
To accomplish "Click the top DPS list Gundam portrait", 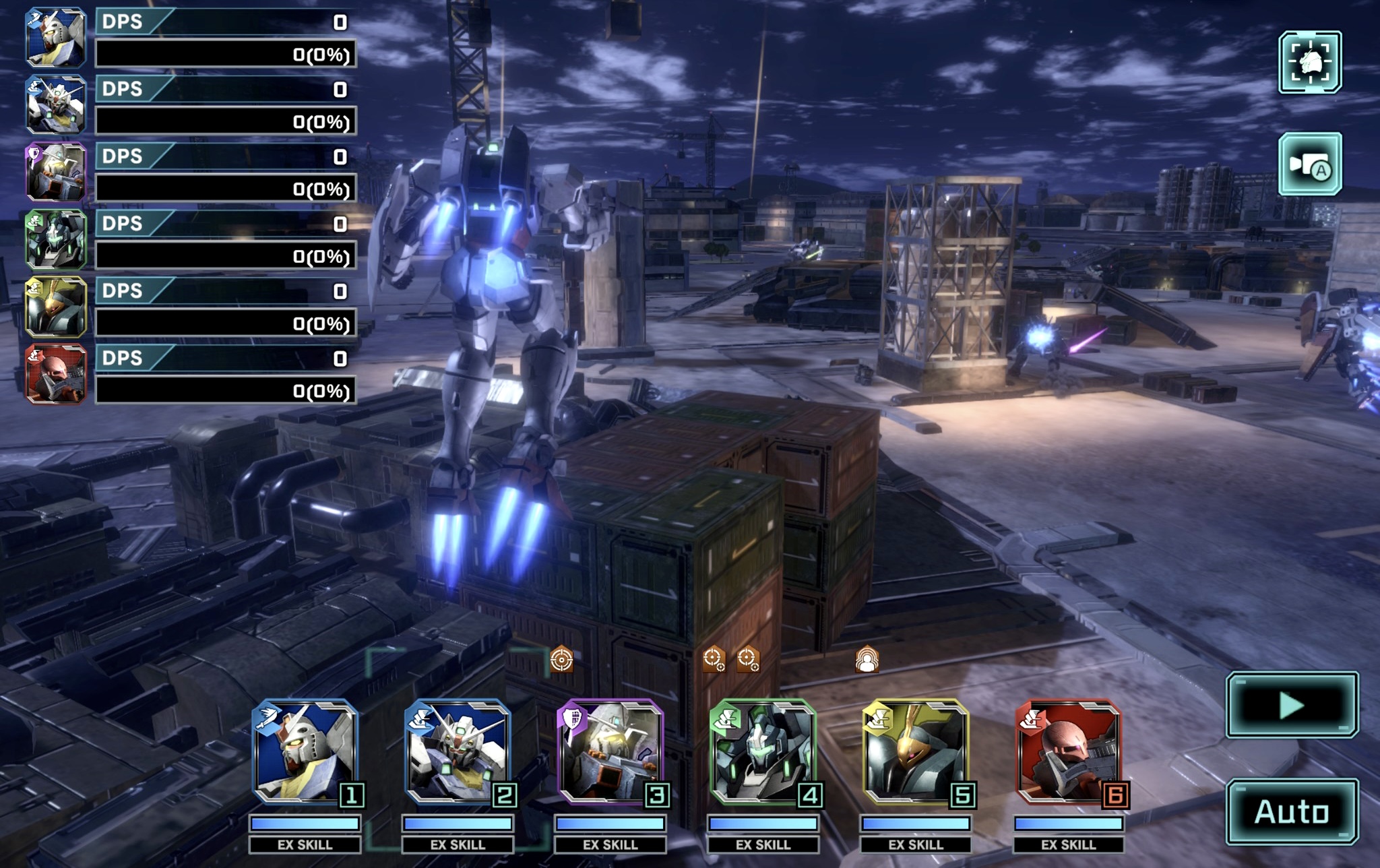I will pos(56,38).
